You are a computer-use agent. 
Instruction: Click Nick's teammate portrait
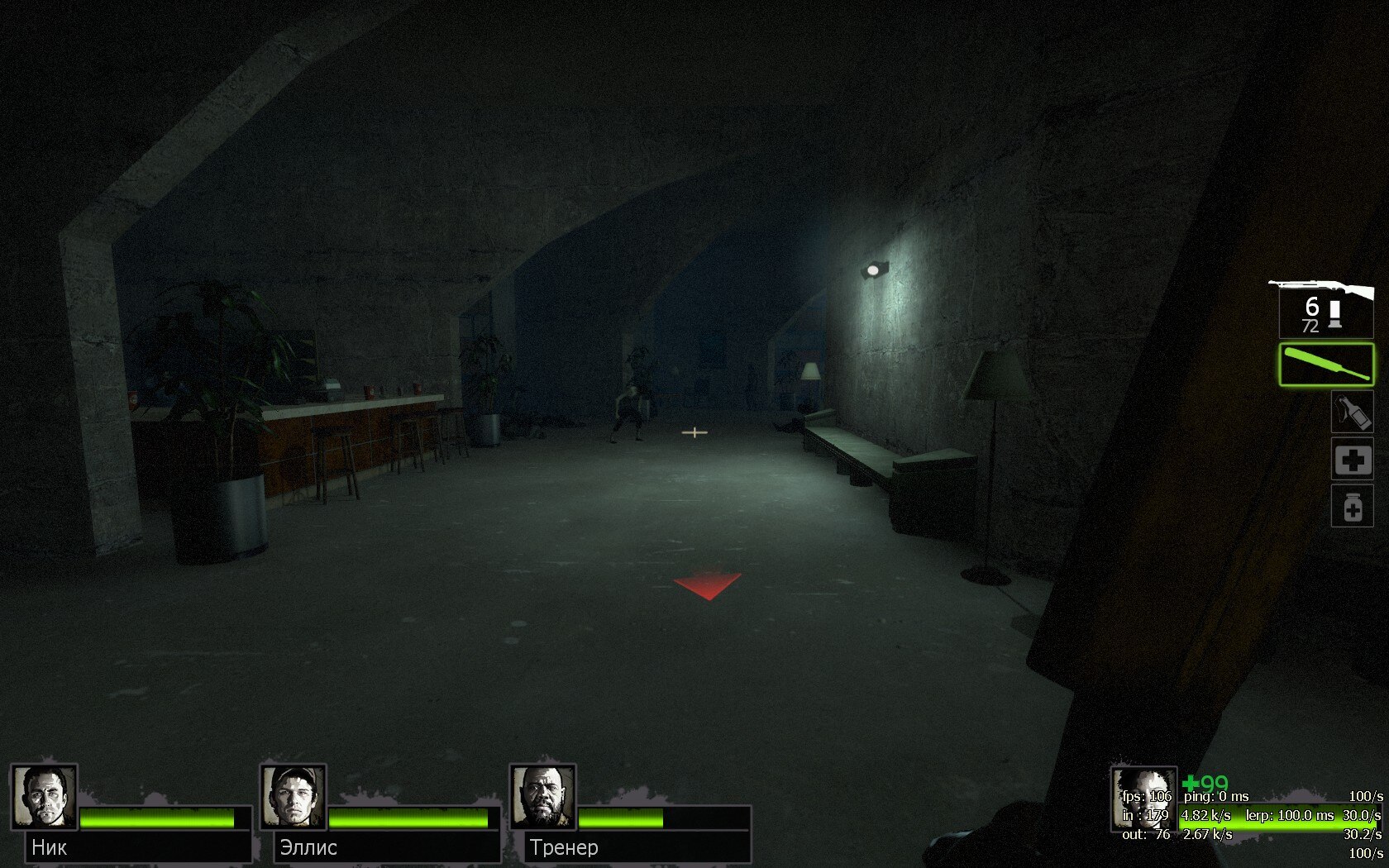coord(44,797)
